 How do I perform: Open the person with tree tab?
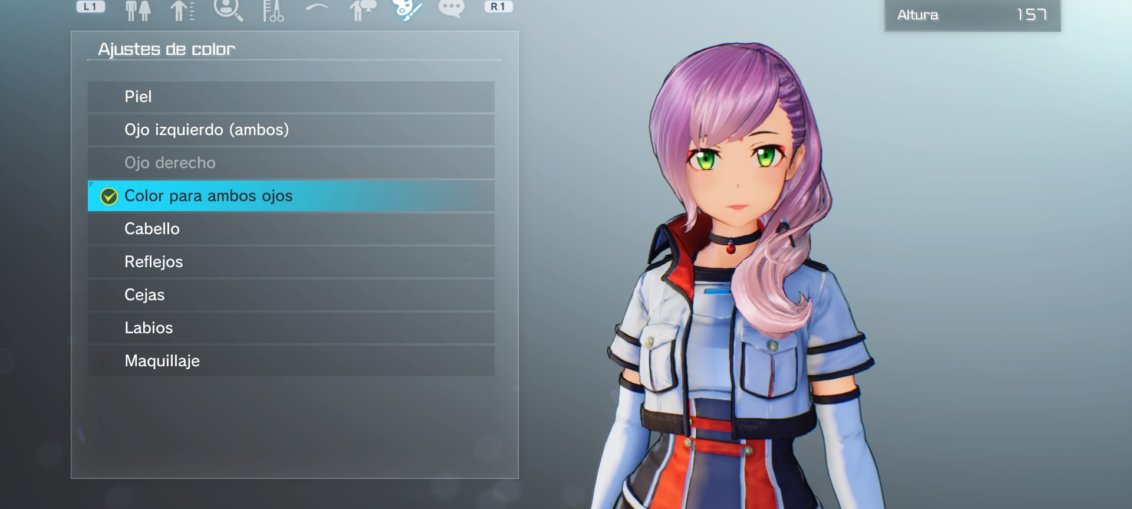pos(362,10)
